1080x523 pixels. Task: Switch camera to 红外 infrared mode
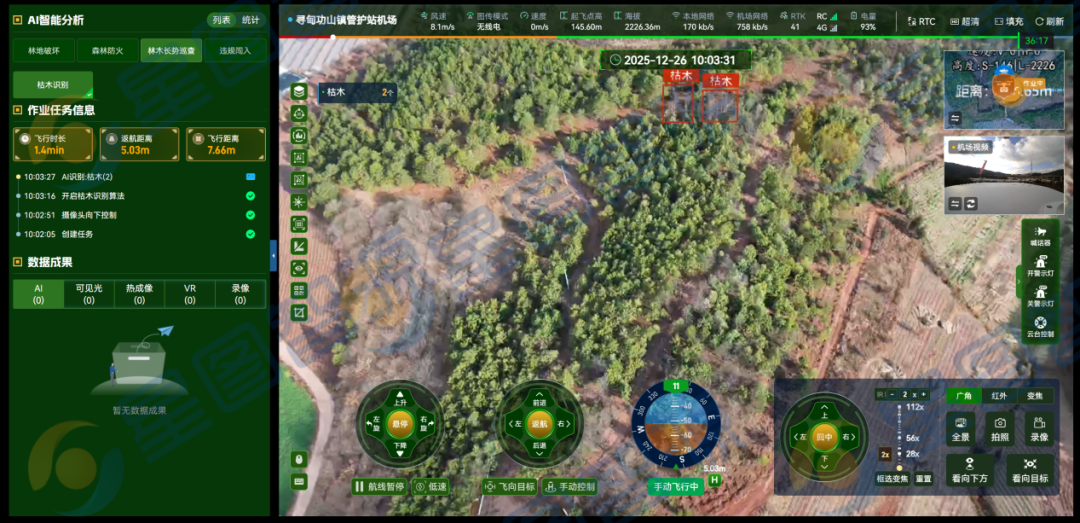point(999,396)
